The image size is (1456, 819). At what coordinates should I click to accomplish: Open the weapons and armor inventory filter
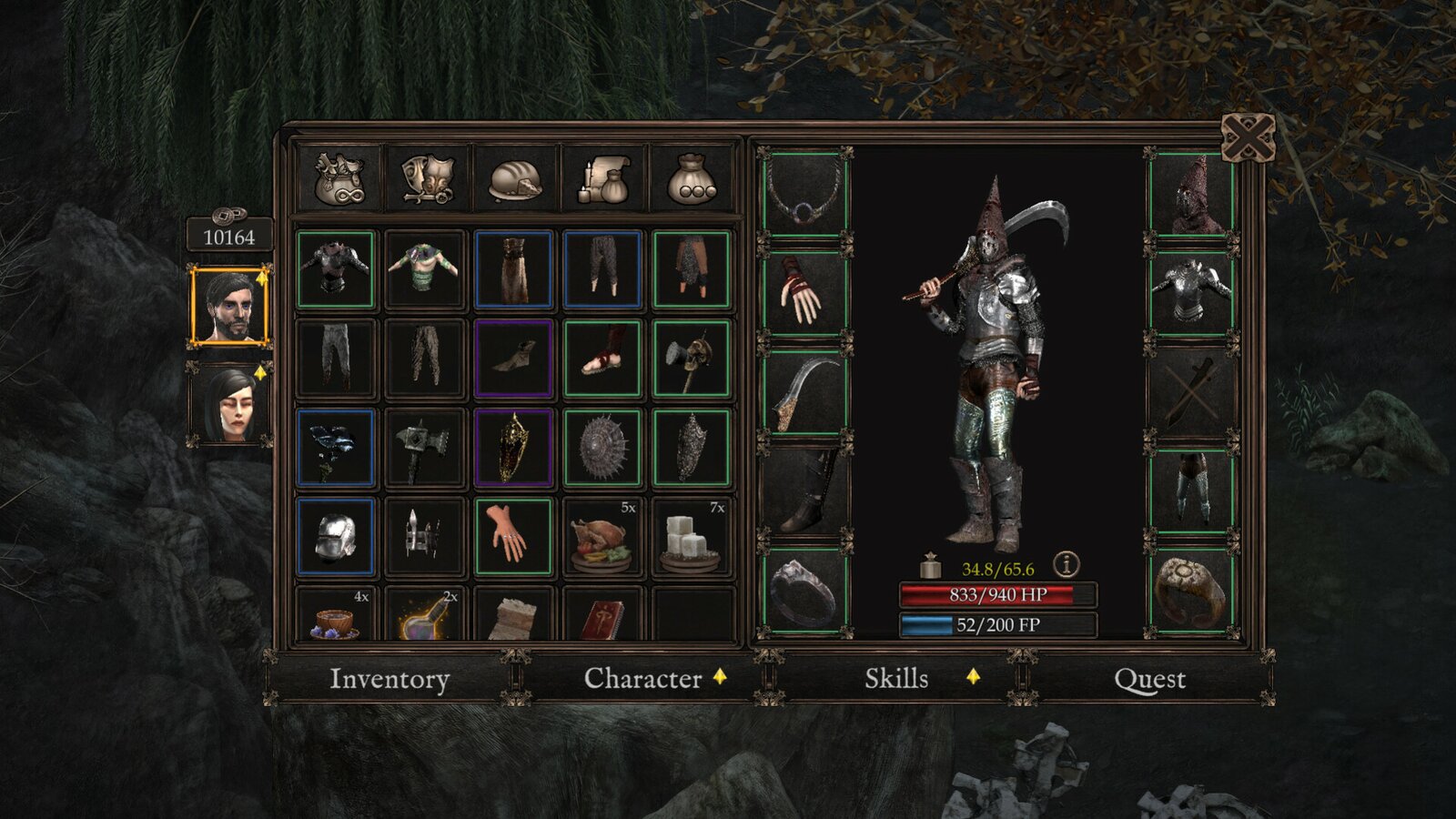[428, 179]
